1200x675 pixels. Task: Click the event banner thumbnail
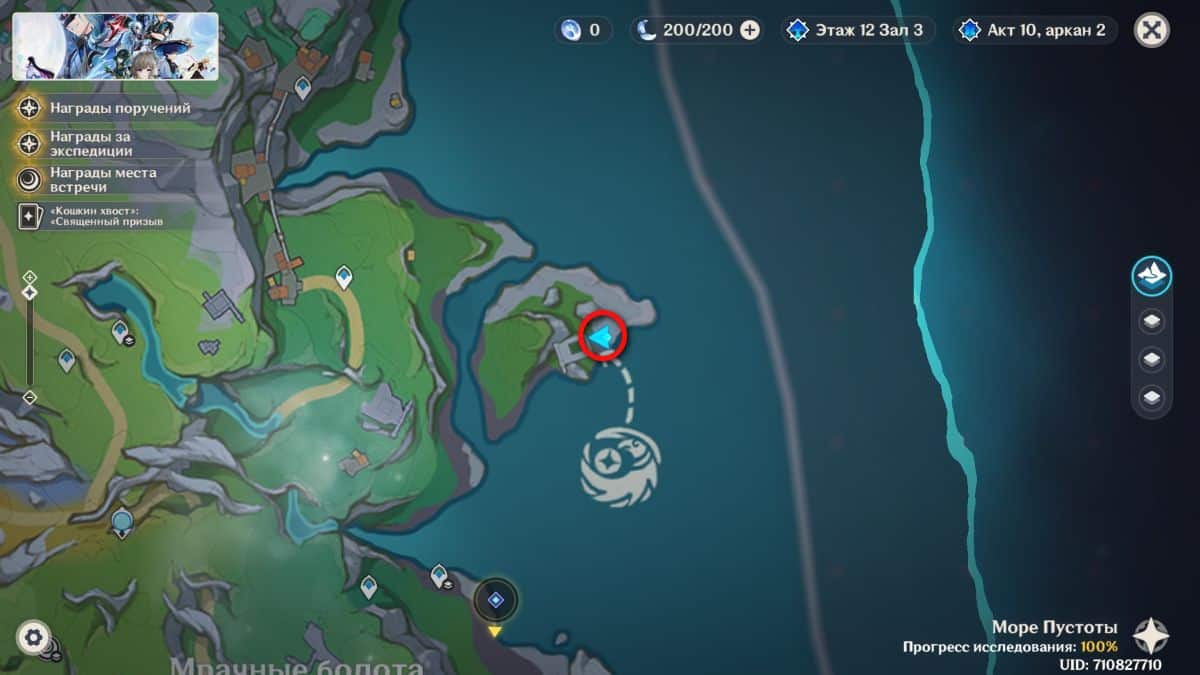click(115, 46)
